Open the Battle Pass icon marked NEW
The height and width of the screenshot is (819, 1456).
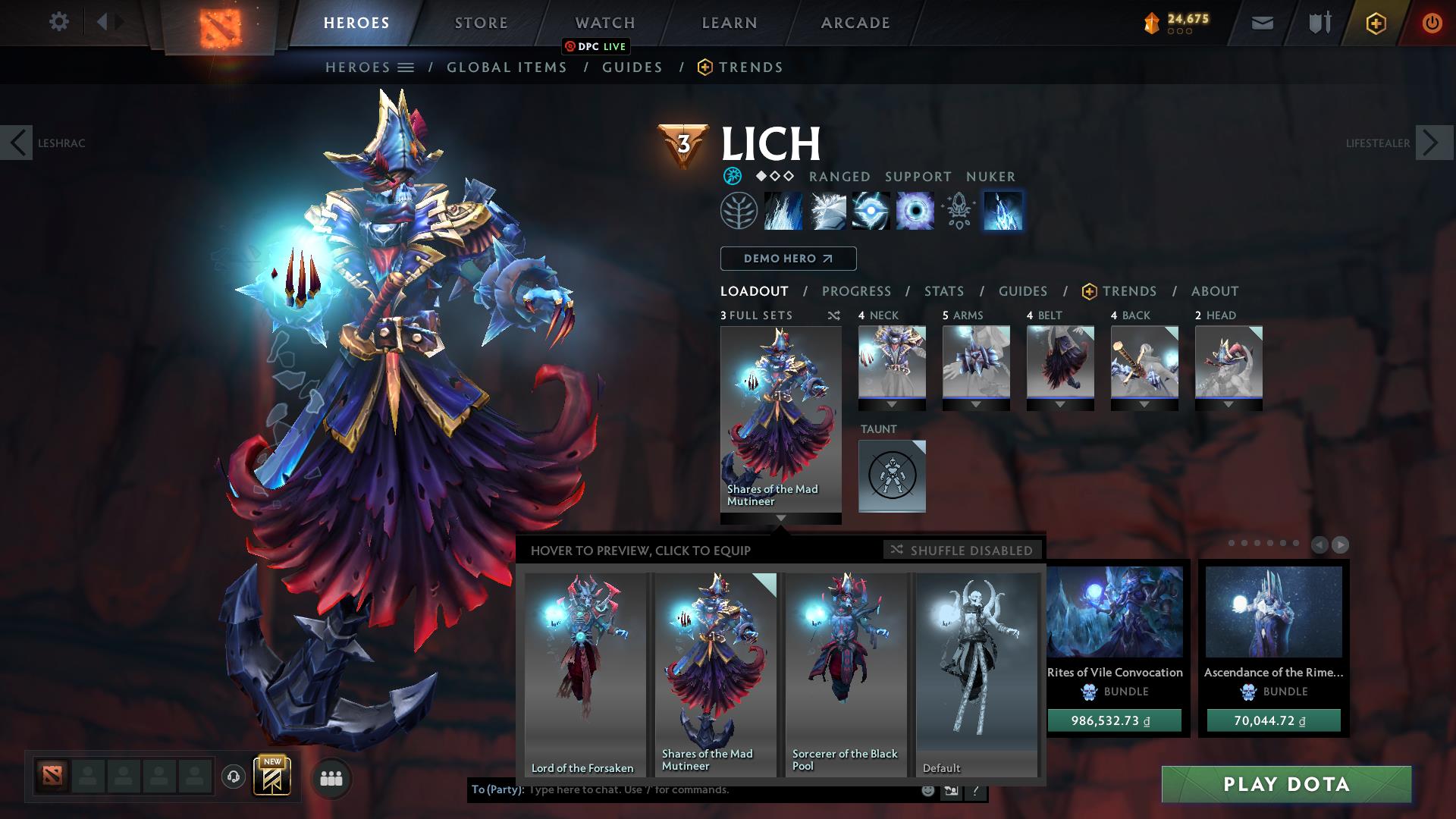(273, 777)
